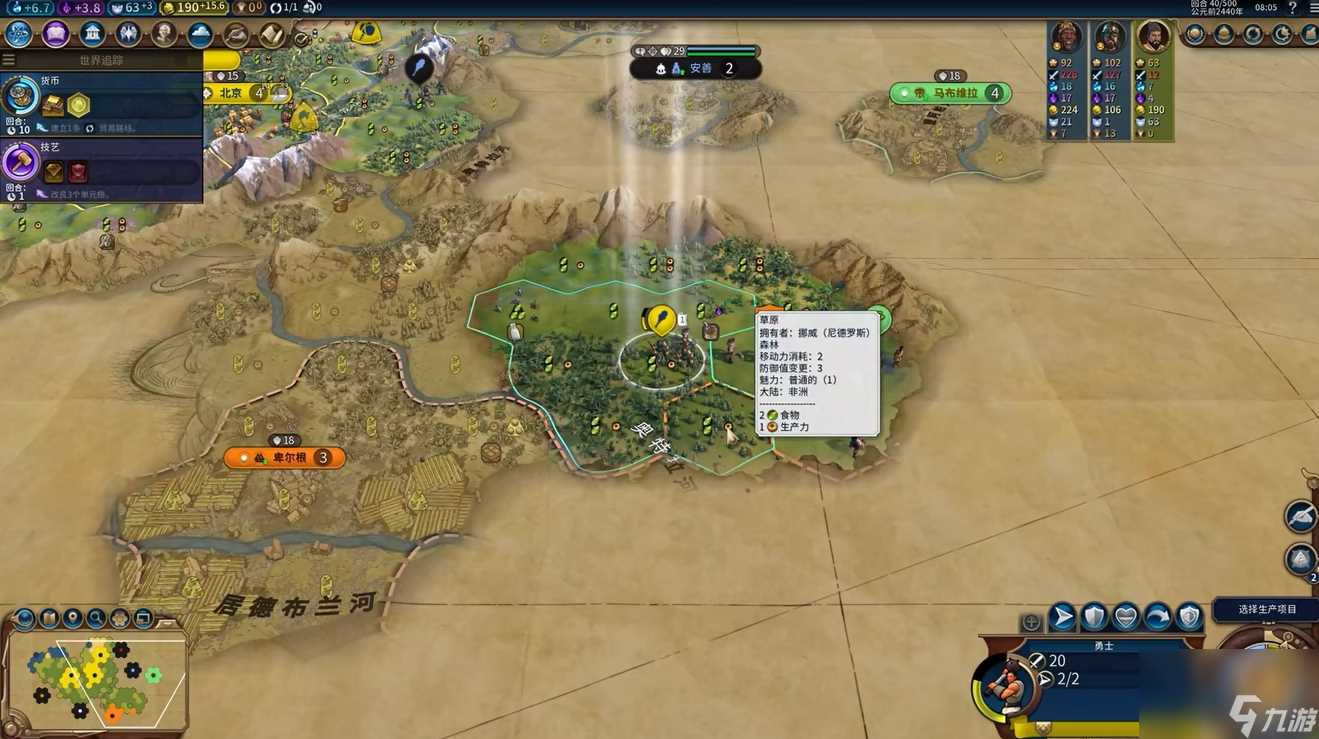Choose the heart-shaped heal action
Image resolution: width=1319 pixels, height=739 pixels.
[x=1126, y=617]
